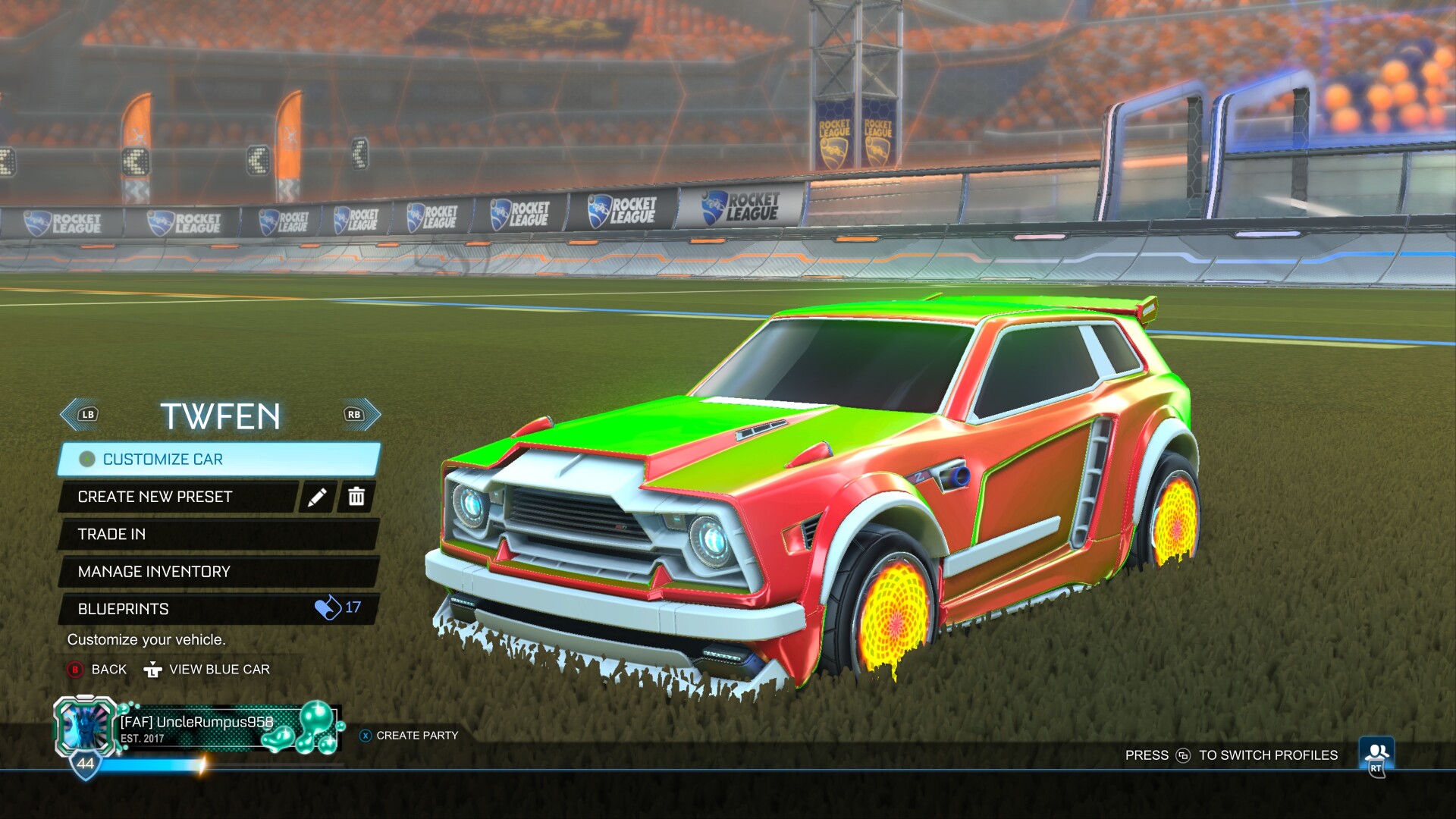Choose Create Party
This screenshot has height=819, width=1456.
coord(409,736)
